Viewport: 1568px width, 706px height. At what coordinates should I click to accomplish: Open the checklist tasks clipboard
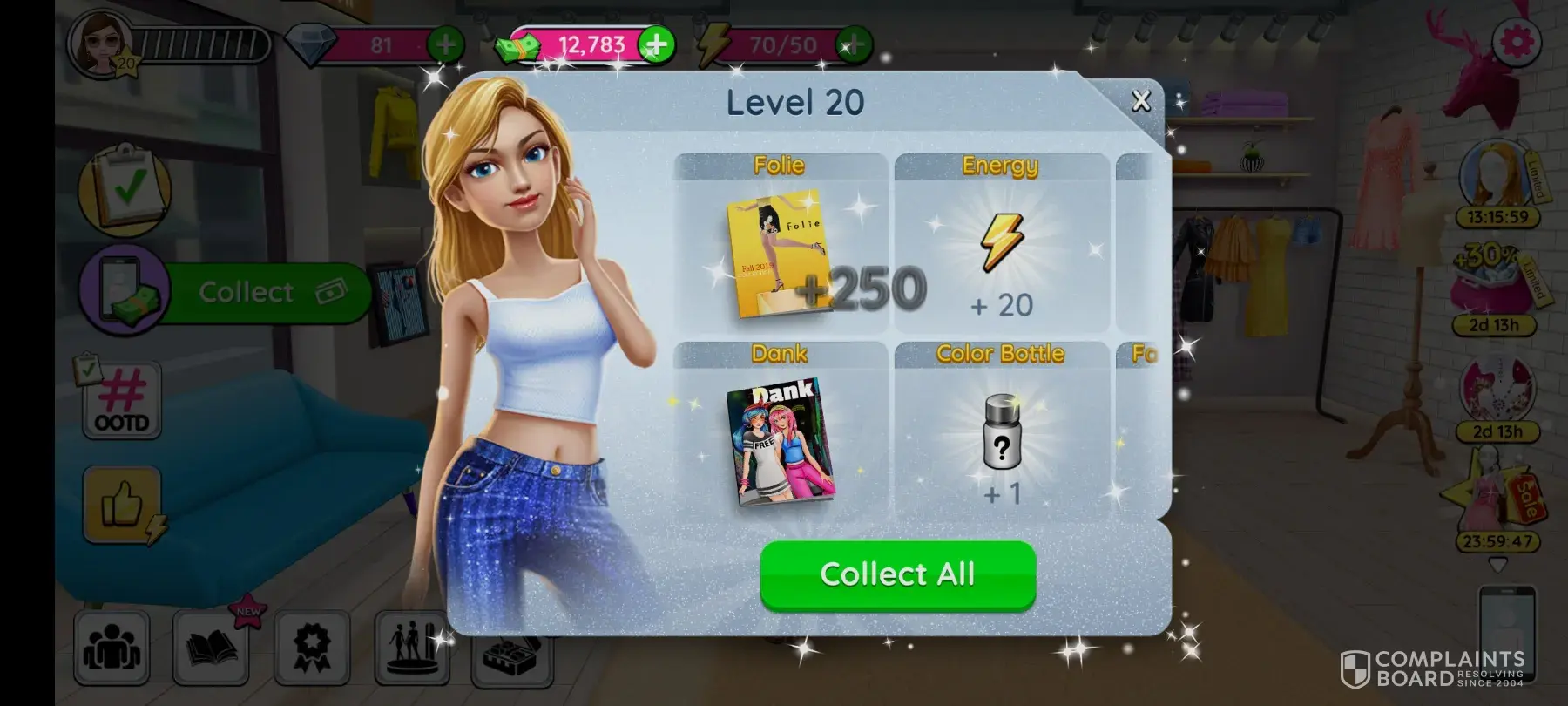pyautogui.click(x=124, y=187)
